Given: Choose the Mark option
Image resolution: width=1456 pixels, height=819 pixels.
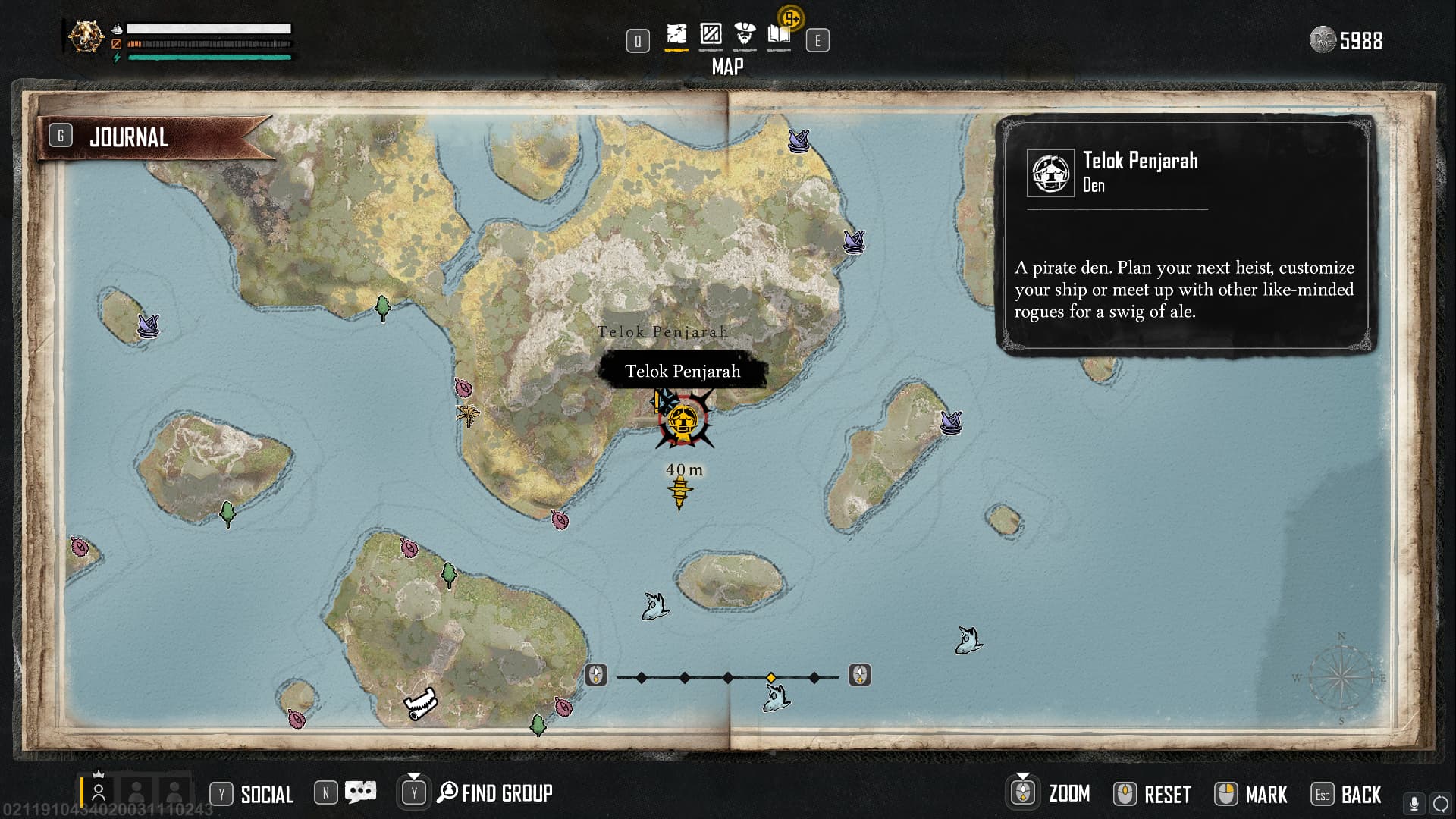Looking at the screenshot, I should (x=1266, y=794).
